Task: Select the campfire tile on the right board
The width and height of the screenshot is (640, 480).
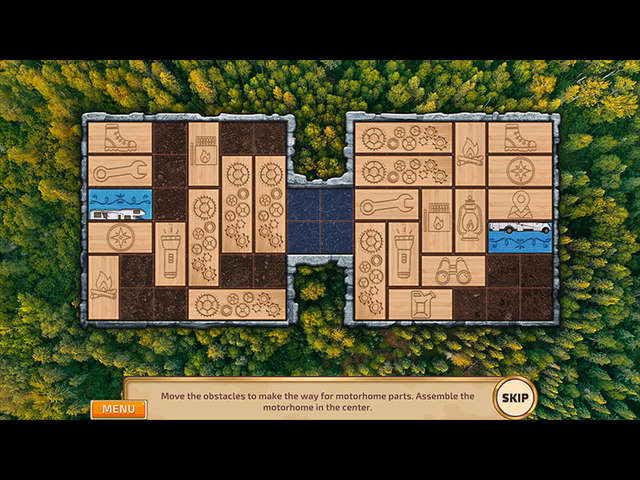Action: (470, 154)
